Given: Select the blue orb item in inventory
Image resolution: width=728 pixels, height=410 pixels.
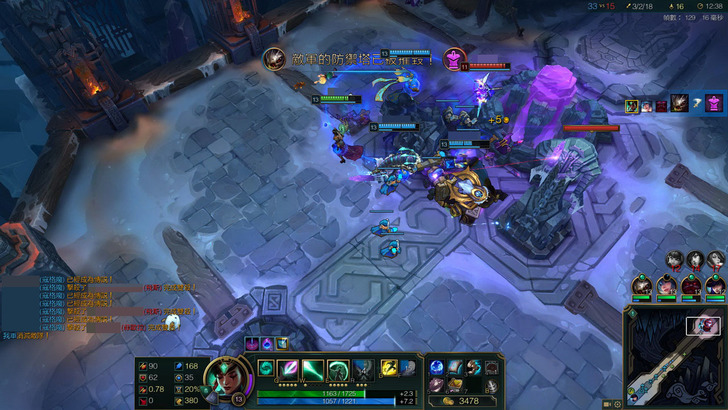Looking at the screenshot, I should point(437,367).
